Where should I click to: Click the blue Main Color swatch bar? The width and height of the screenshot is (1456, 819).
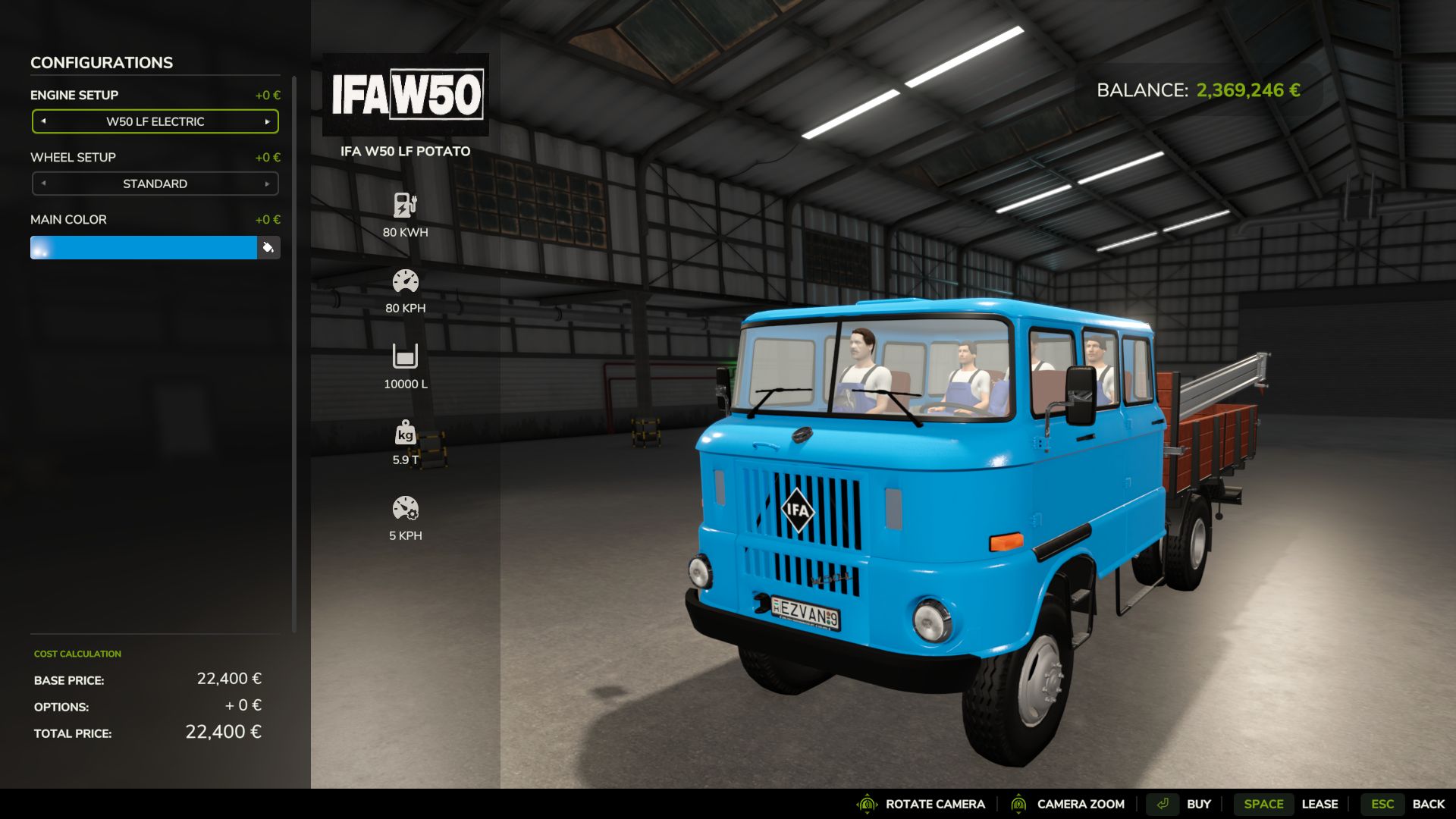pos(144,247)
